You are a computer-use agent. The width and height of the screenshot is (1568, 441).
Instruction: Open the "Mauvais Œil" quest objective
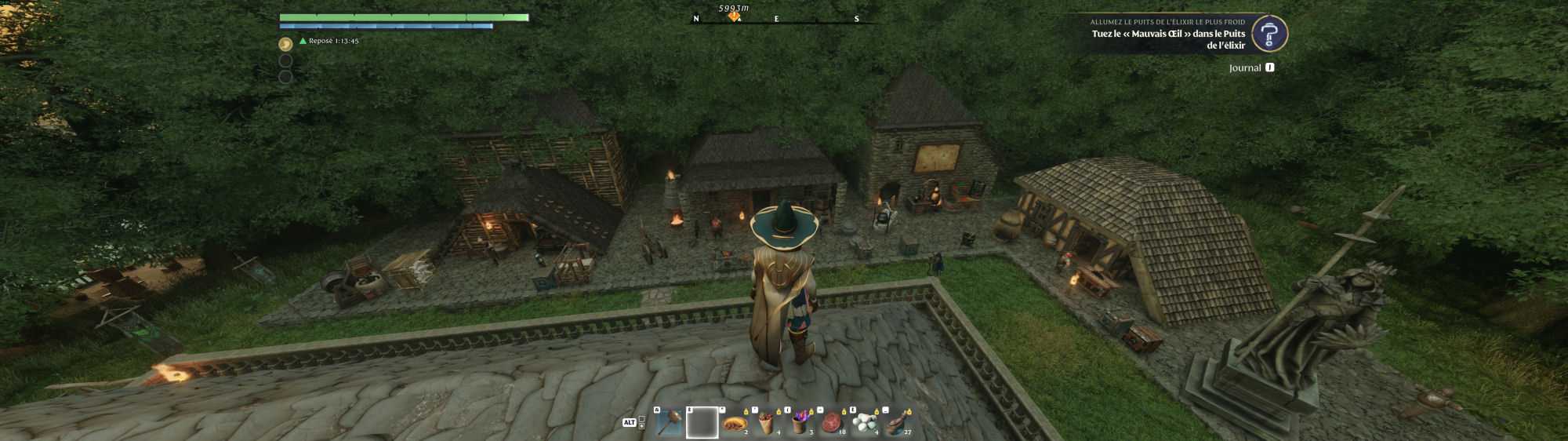[1168, 39]
